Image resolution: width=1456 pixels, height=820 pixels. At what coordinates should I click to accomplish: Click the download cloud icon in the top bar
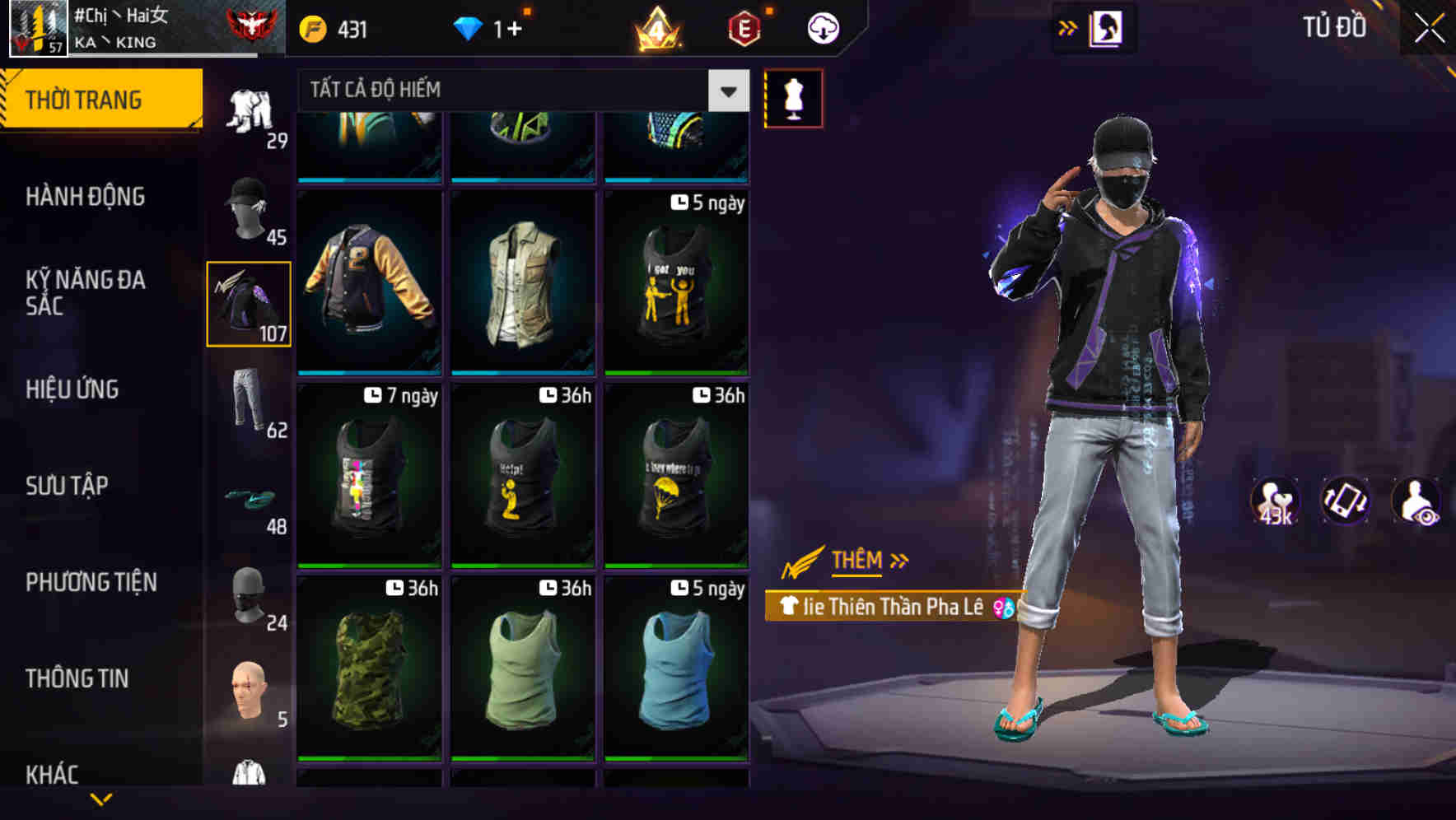click(x=823, y=27)
